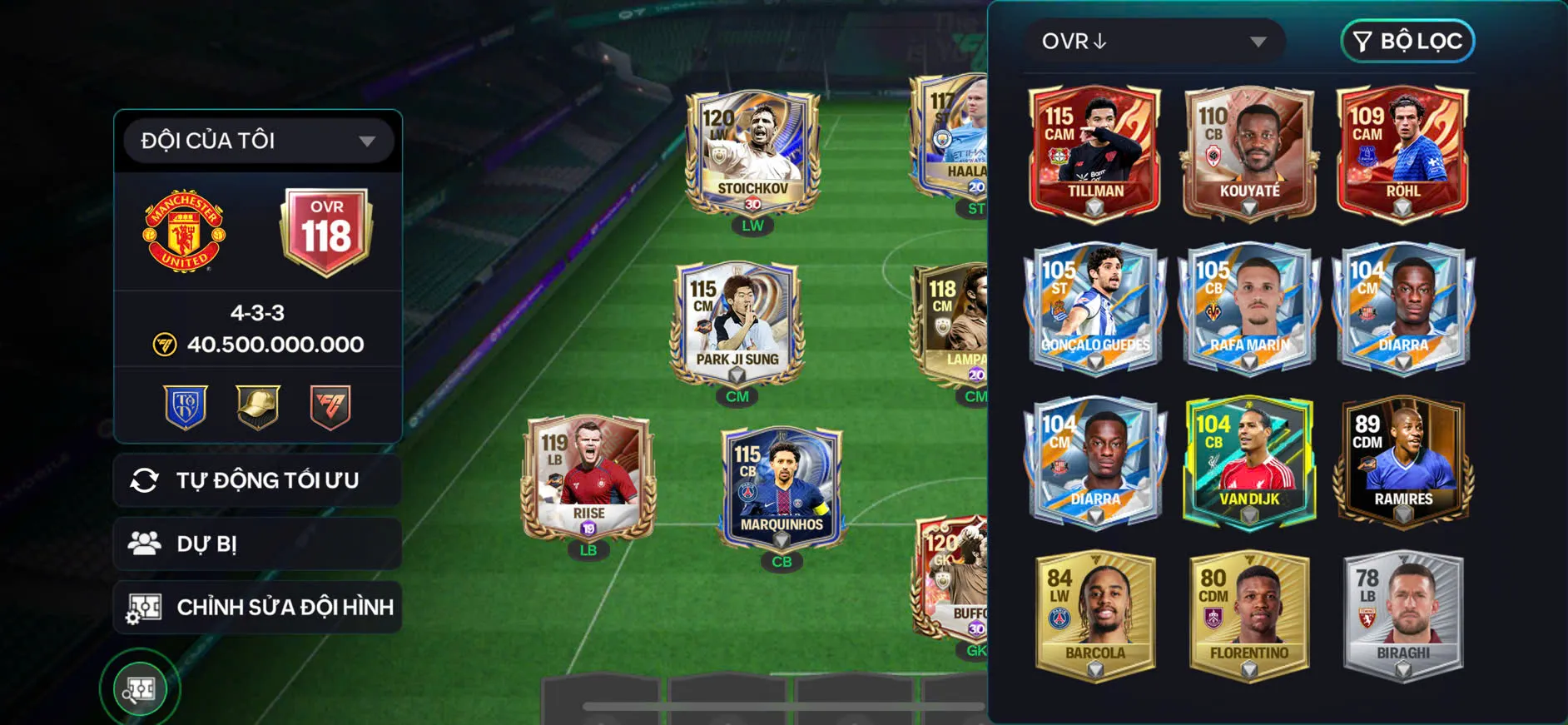
Task: Click the gold cap badge icon
Action: 256,405
